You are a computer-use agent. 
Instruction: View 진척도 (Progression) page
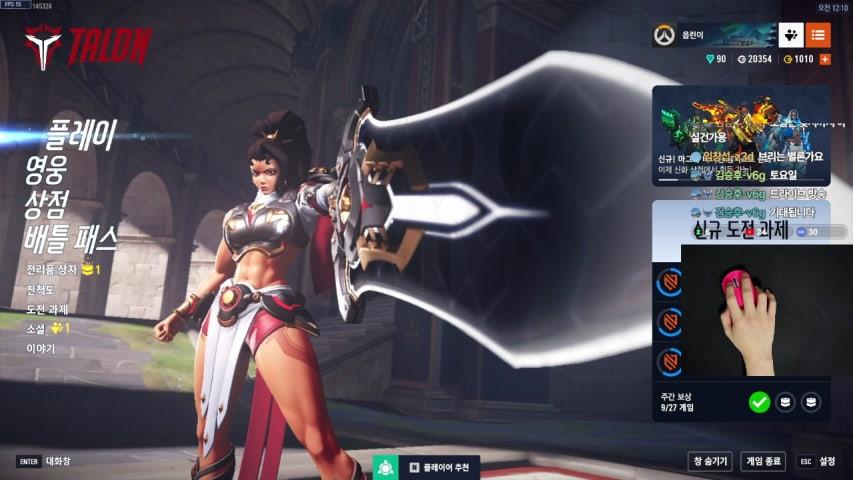[x=41, y=290]
